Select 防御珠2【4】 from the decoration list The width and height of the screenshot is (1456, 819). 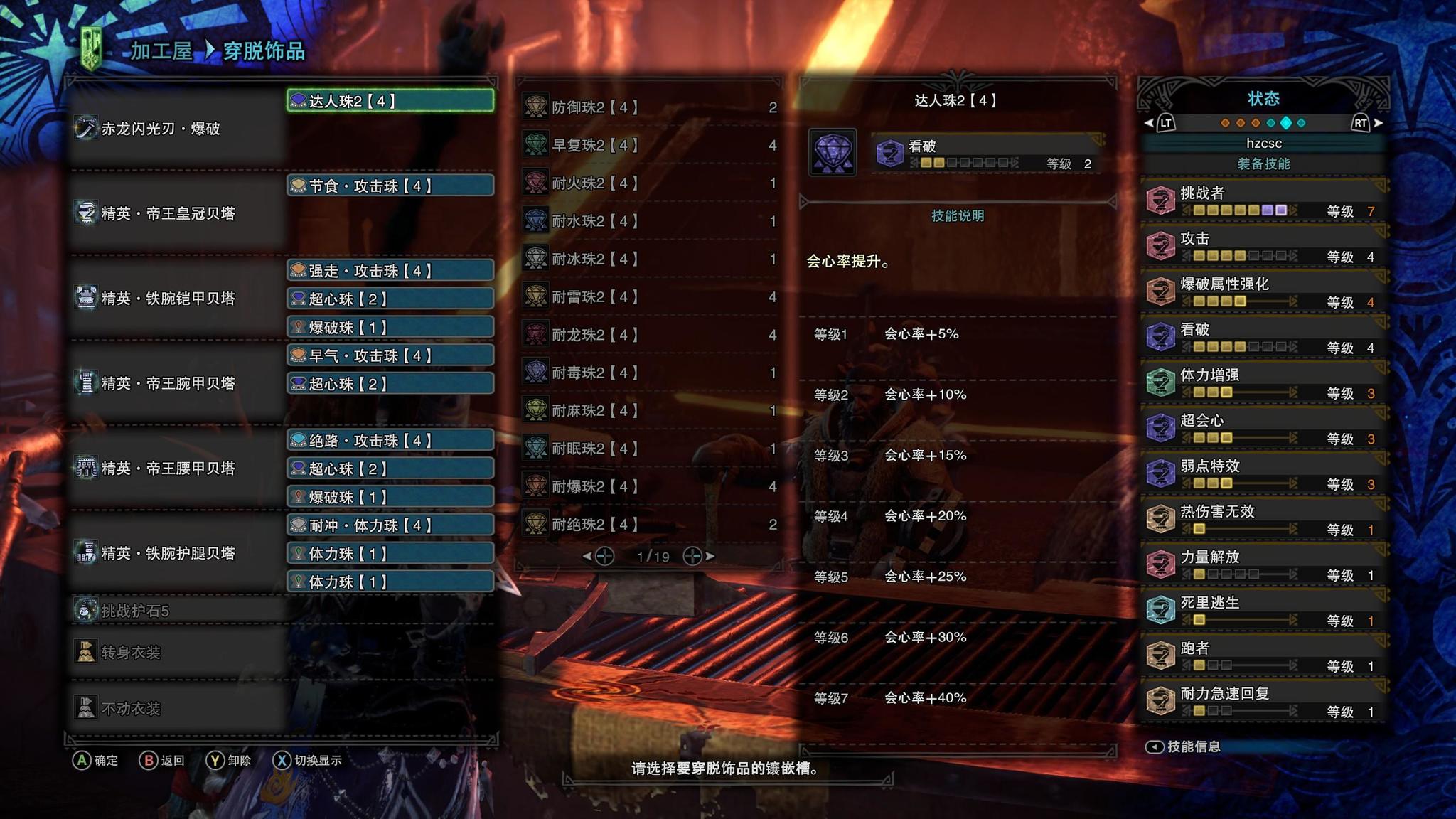point(649,107)
